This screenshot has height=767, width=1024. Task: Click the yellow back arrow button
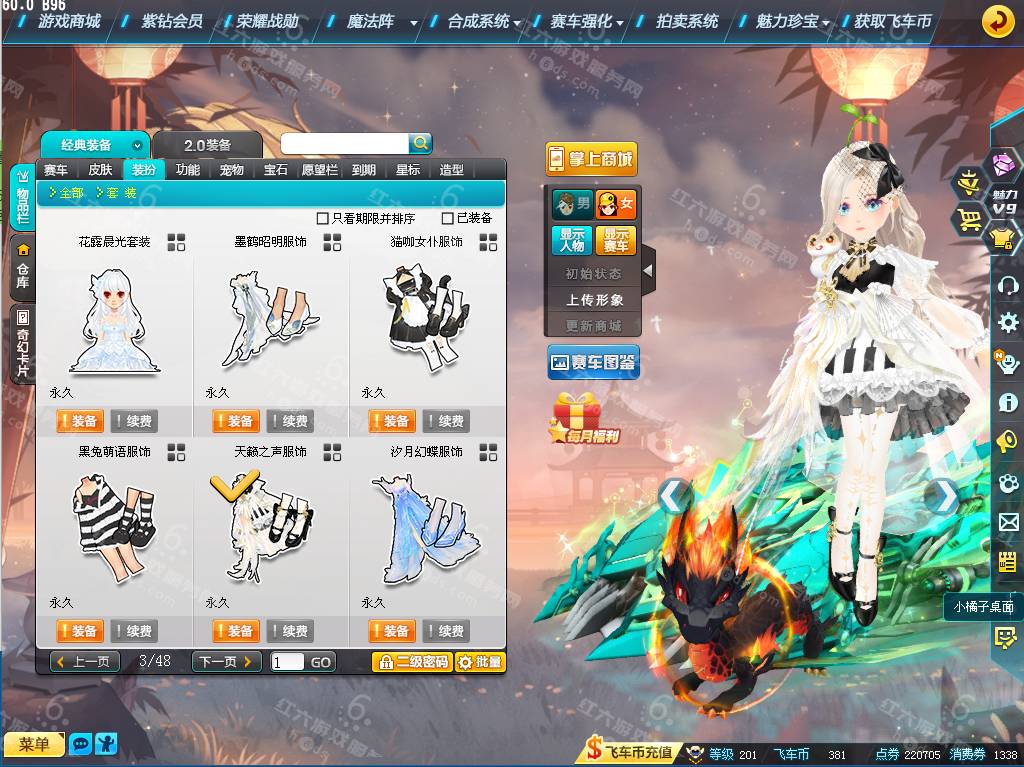pyautogui.click(x=997, y=21)
